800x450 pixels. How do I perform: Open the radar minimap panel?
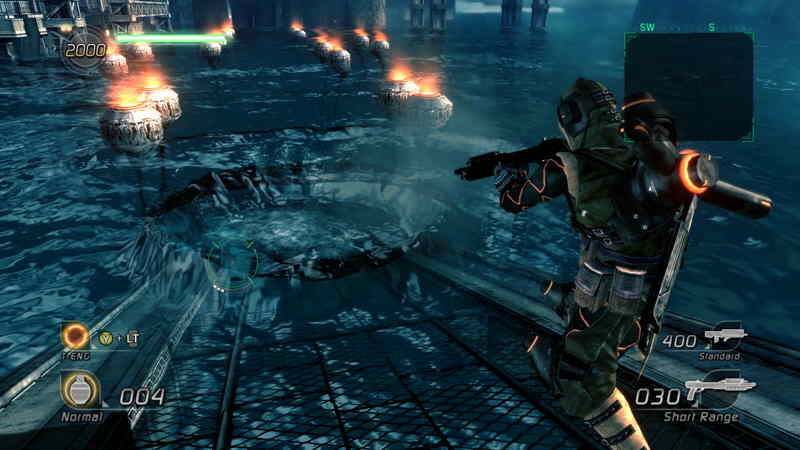[689, 85]
